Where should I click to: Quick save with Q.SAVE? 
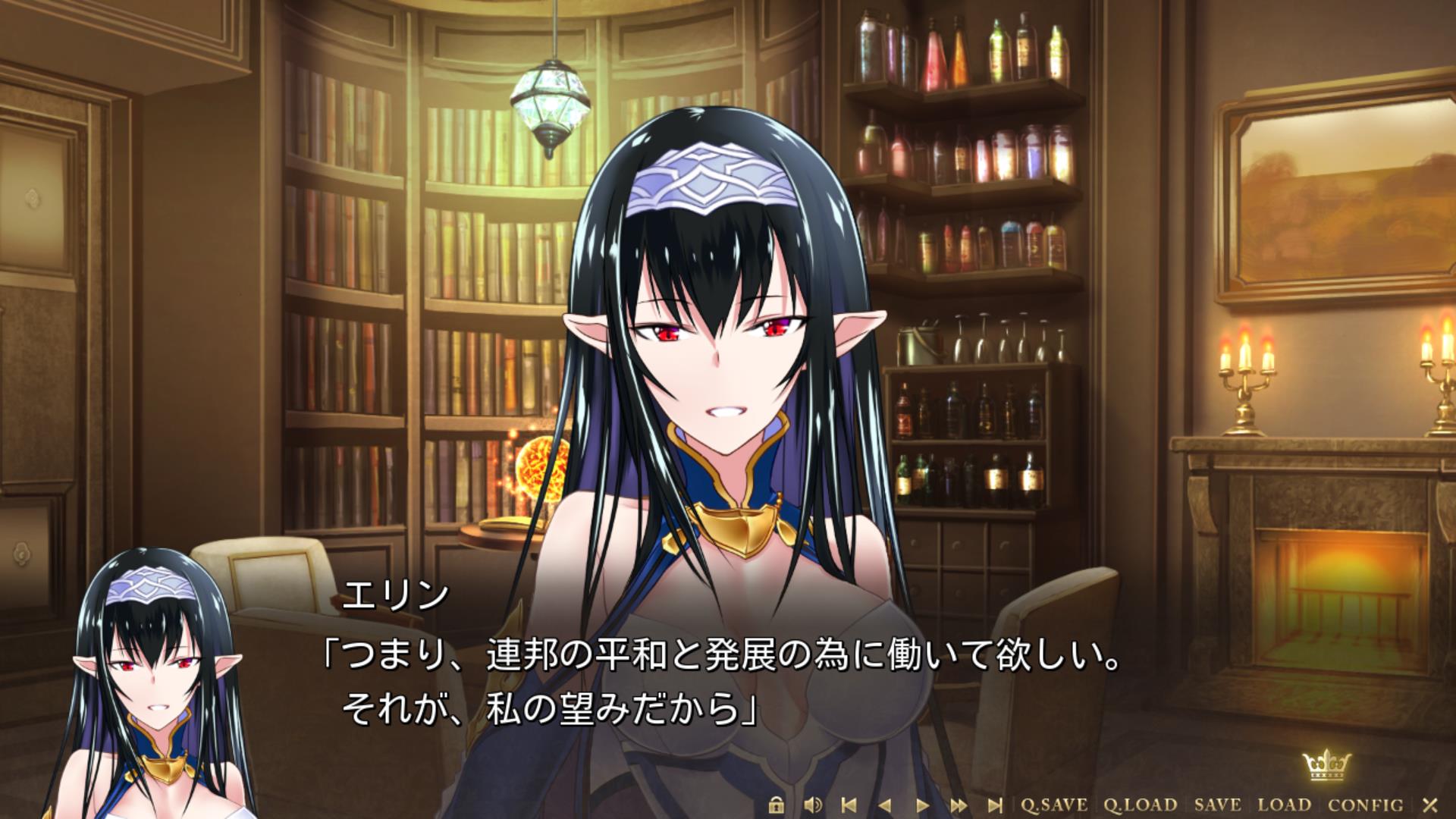1054,805
